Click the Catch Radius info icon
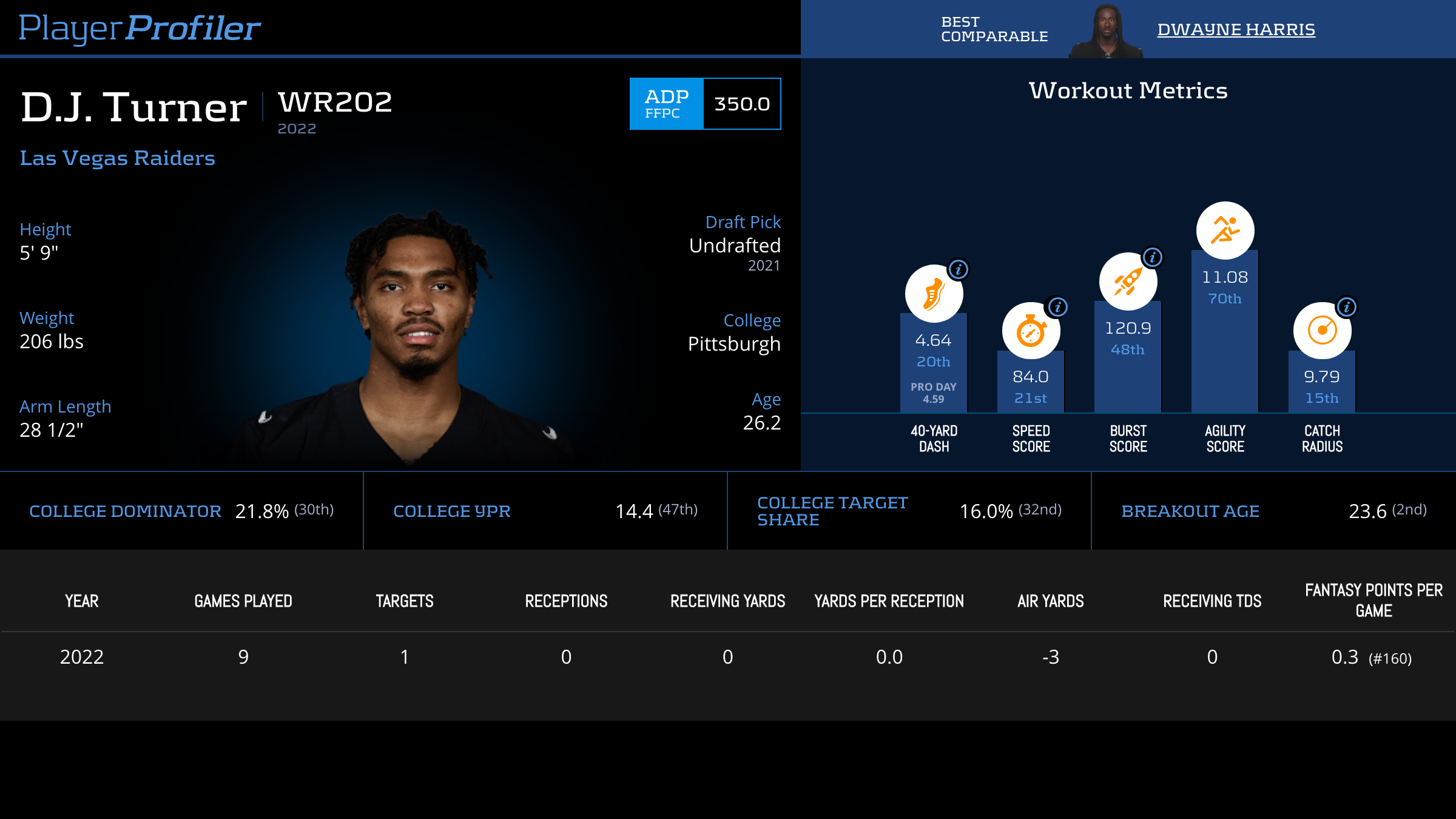 coord(1346,307)
